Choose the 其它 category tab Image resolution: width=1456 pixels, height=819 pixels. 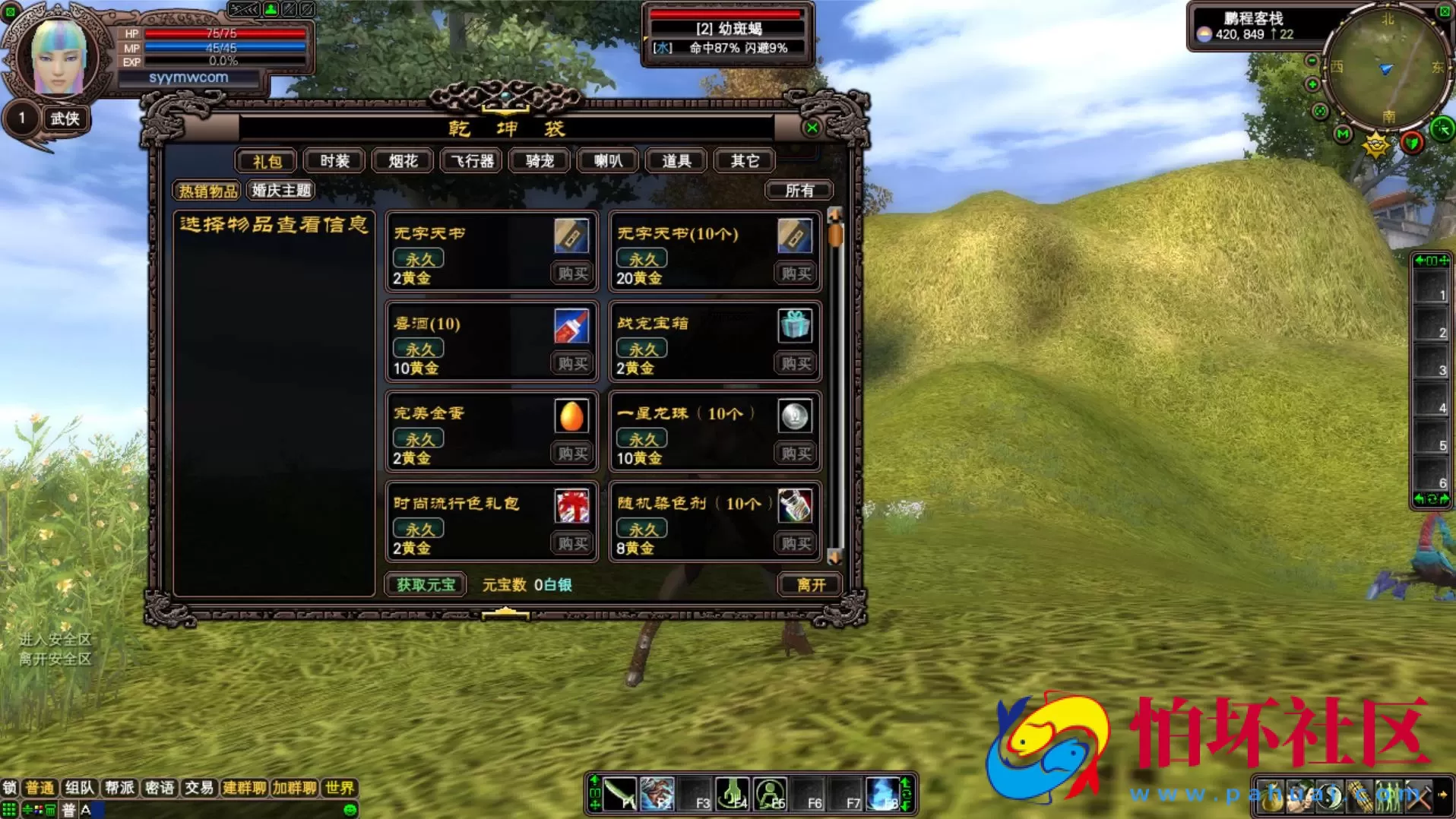pos(745,161)
